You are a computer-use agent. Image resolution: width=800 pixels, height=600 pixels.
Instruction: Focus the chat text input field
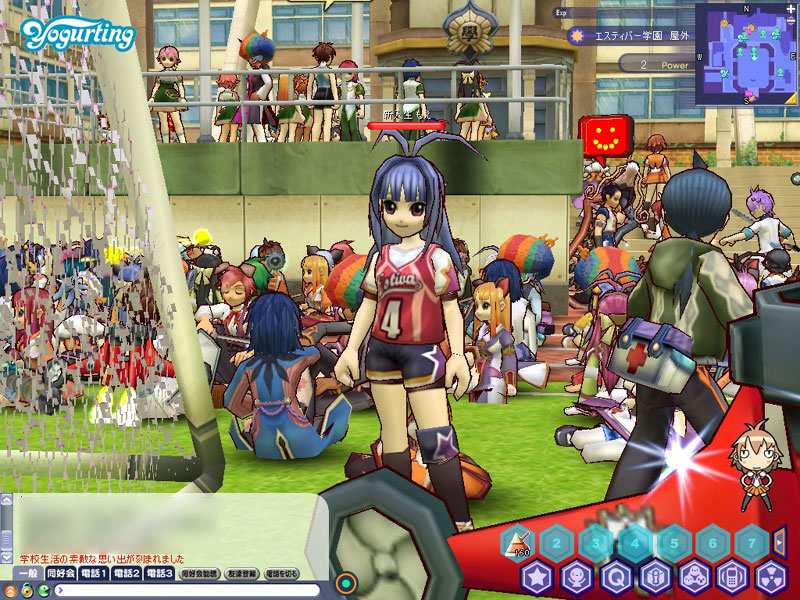[180, 590]
